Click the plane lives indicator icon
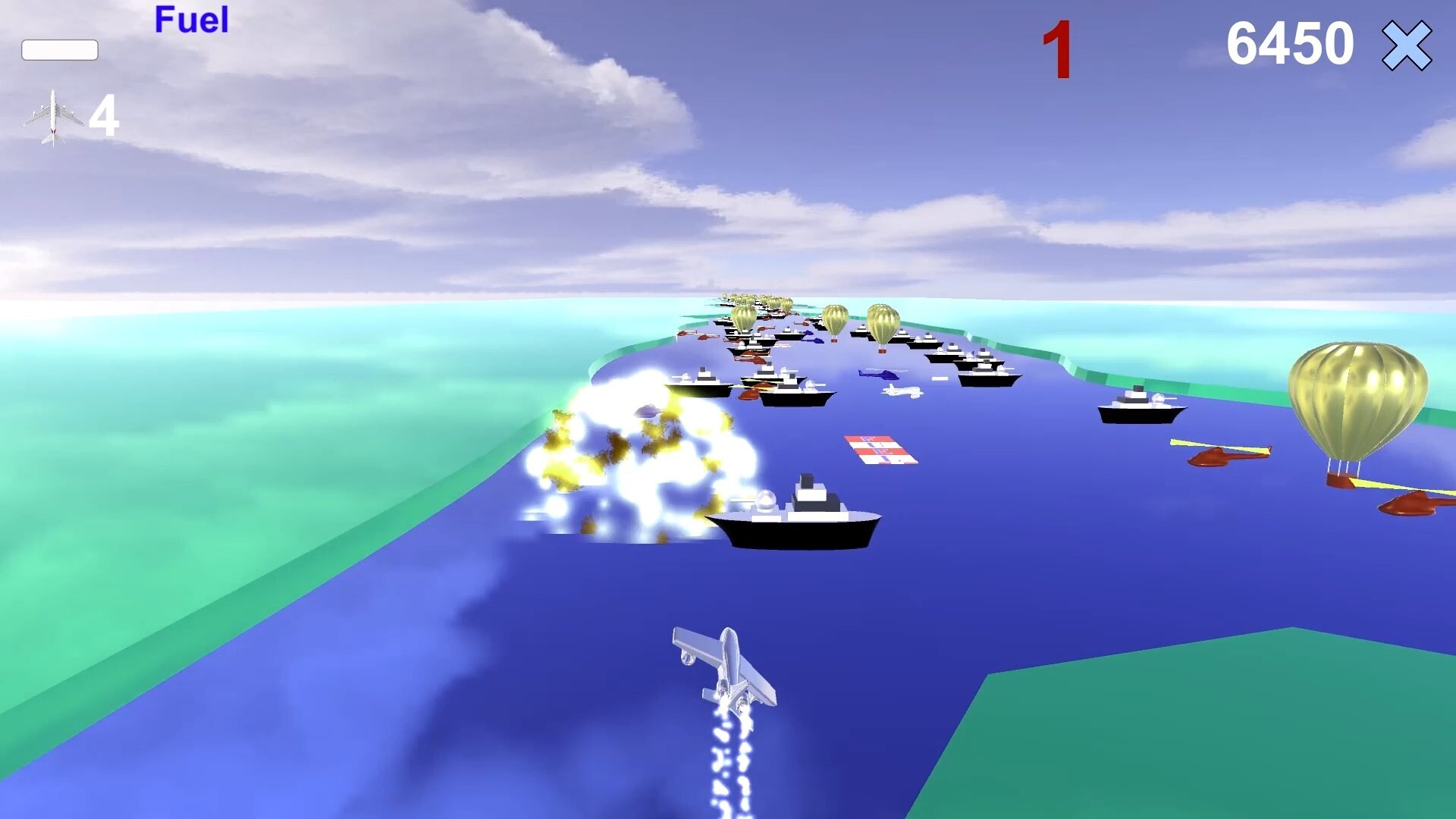 (x=53, y=114)
